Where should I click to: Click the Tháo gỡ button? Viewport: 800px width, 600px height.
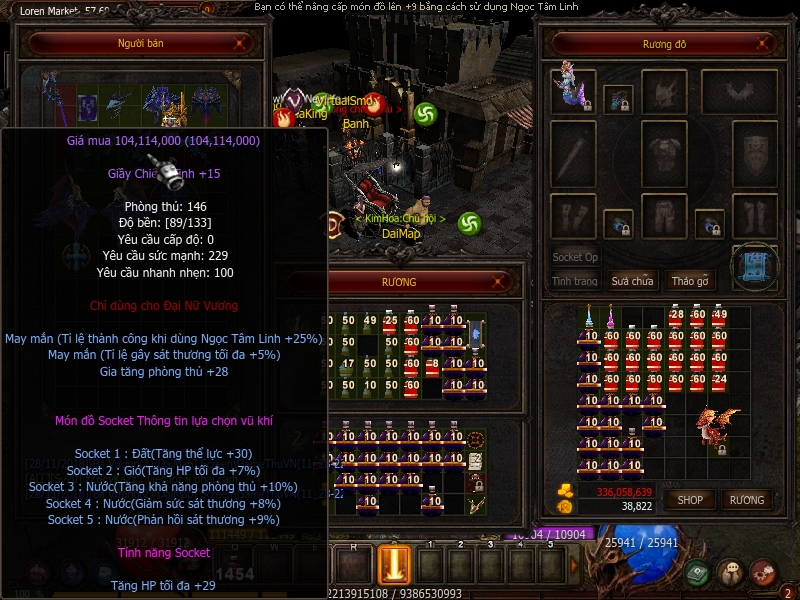pyautogui.click(x=689, y=281)
